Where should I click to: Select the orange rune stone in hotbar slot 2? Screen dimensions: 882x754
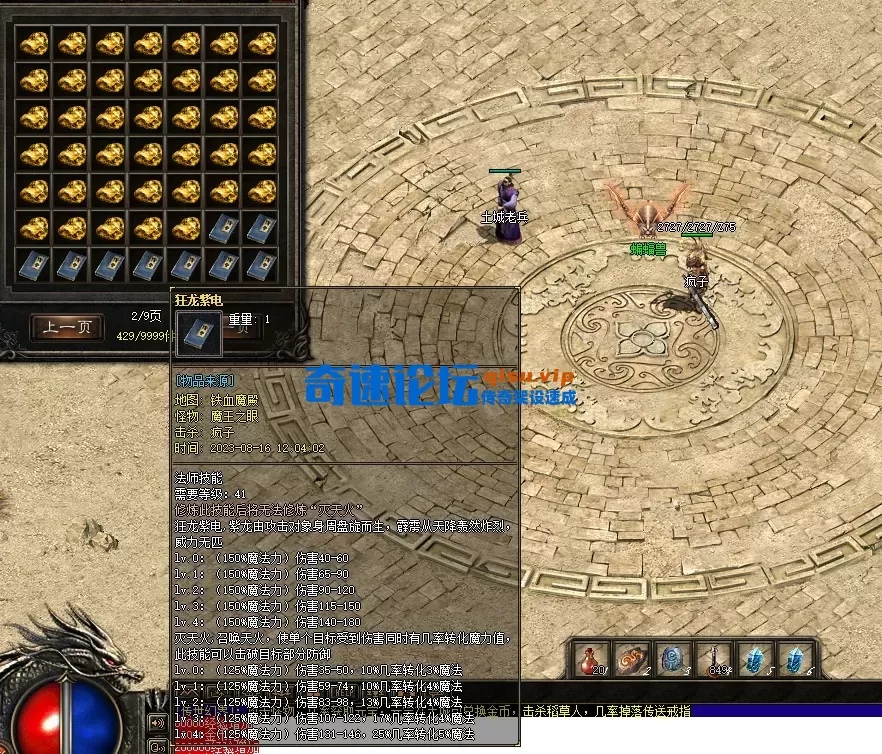click(x=631, y=660)
